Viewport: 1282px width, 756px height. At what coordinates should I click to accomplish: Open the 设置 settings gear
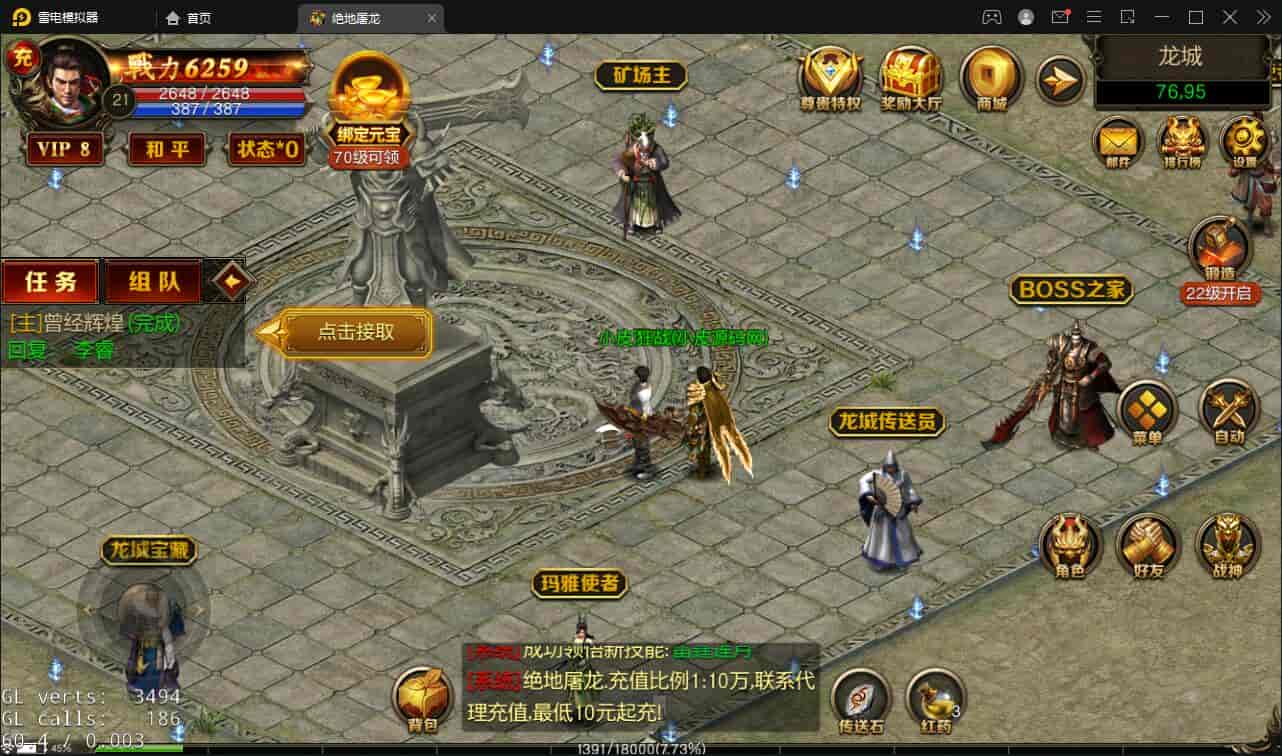(1245, 140)
